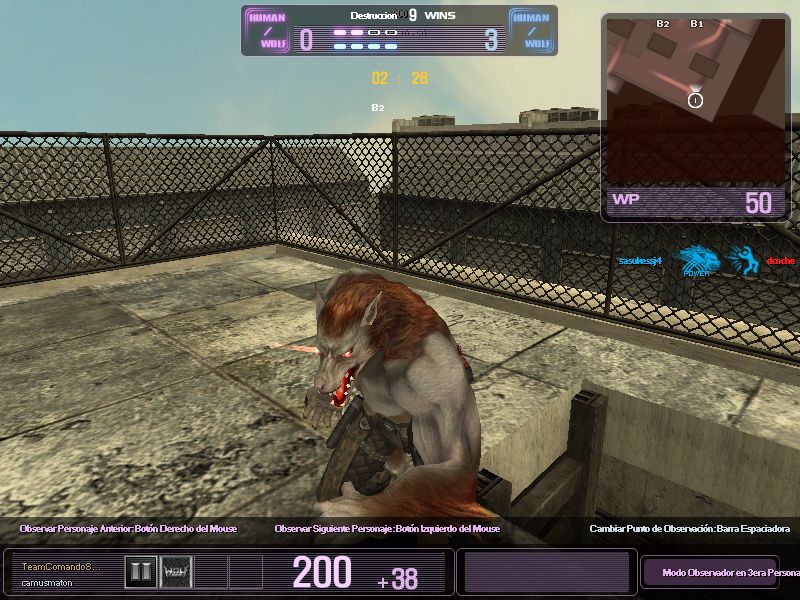Click the Modo Observador en 3era Persona button

(x=709, y=573)
